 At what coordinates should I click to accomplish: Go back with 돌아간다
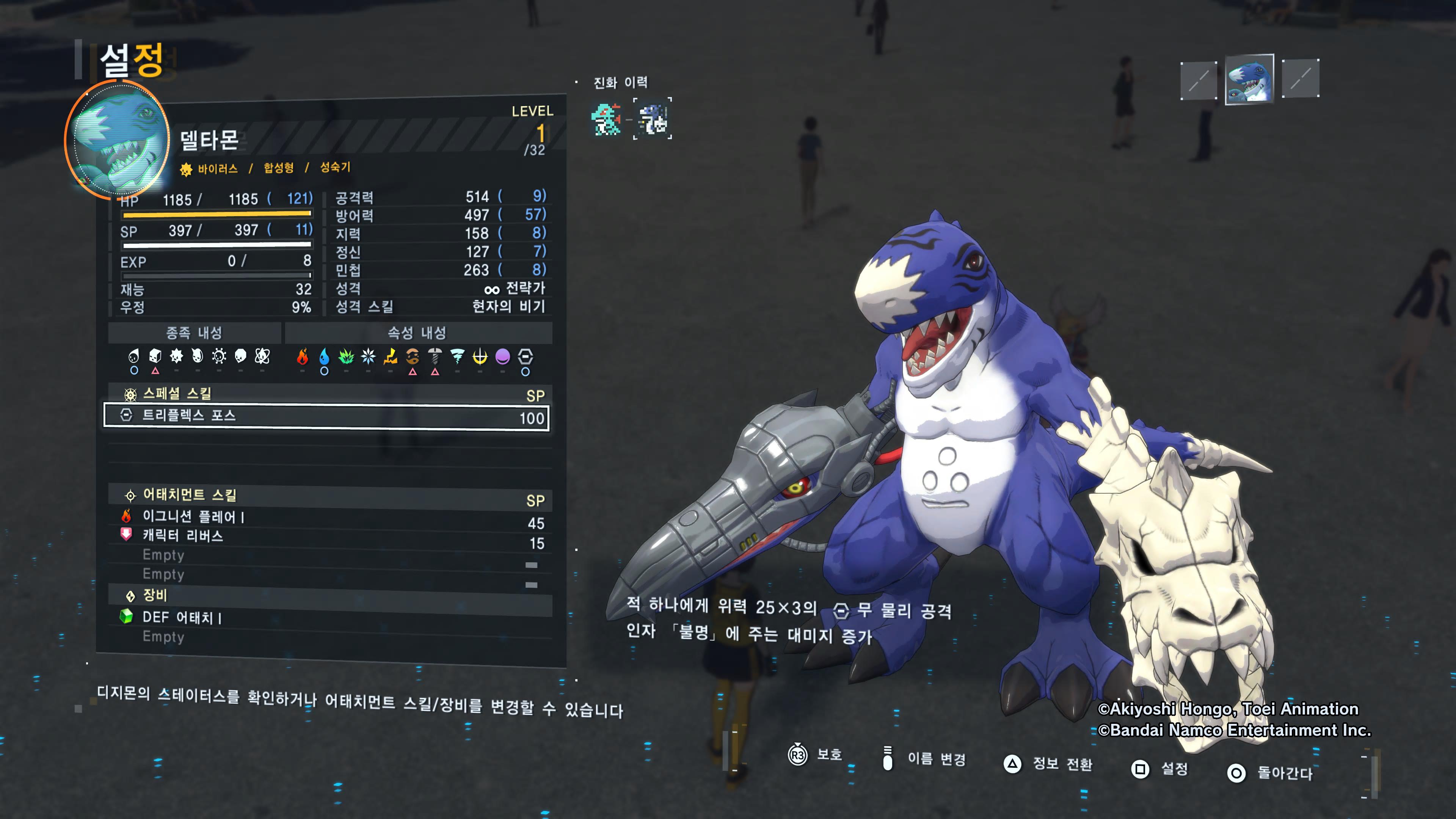[1270, 773]
